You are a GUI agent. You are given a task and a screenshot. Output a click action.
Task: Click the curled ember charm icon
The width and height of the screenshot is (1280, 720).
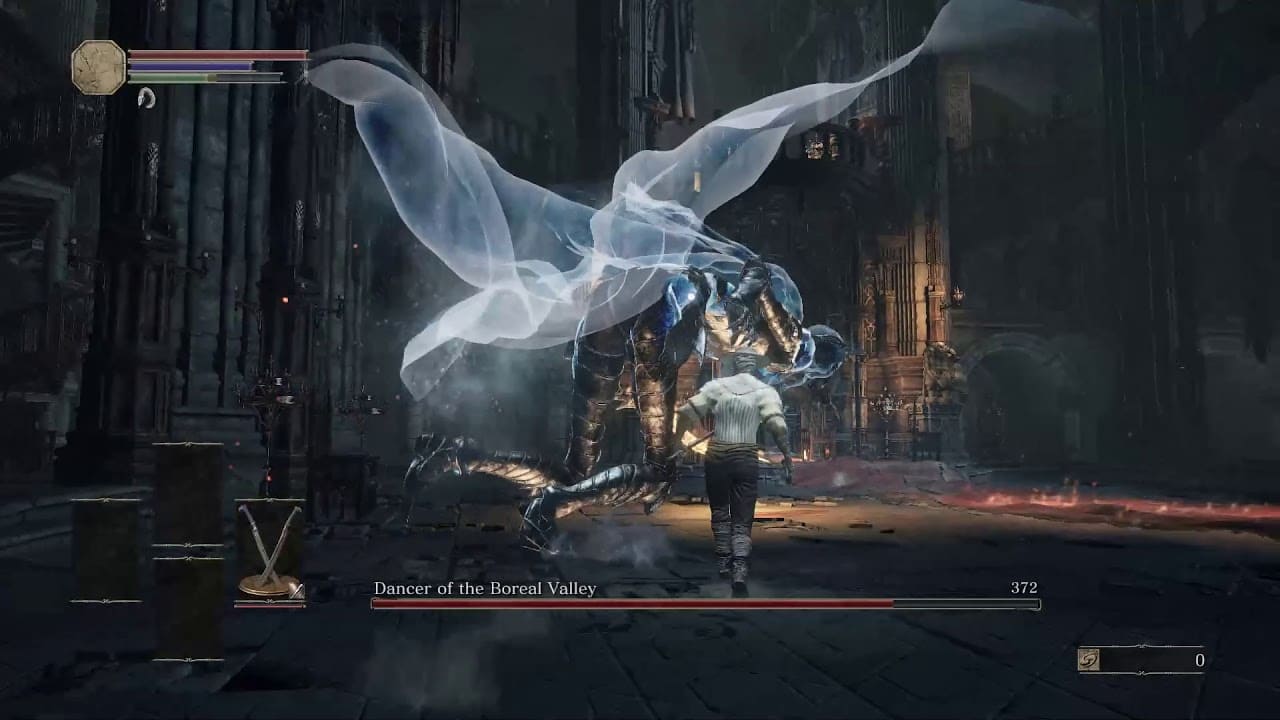[x=148, y=98]
